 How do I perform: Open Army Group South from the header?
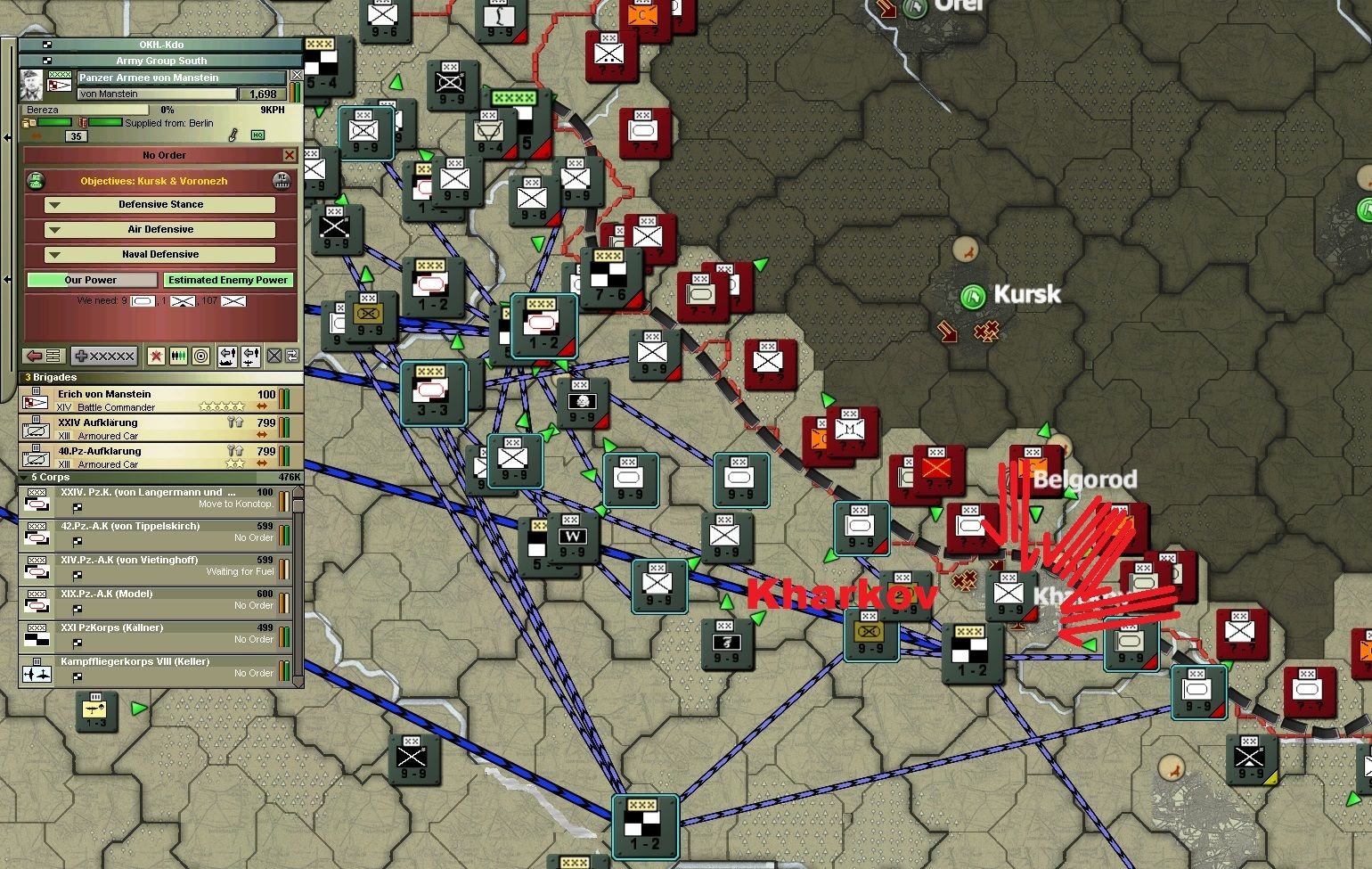coord(160,60)
